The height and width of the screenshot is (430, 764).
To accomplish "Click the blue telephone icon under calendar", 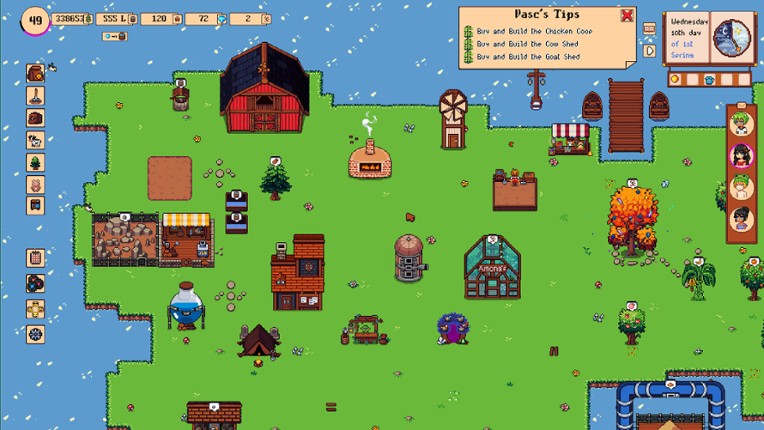I will coord(708,79).
